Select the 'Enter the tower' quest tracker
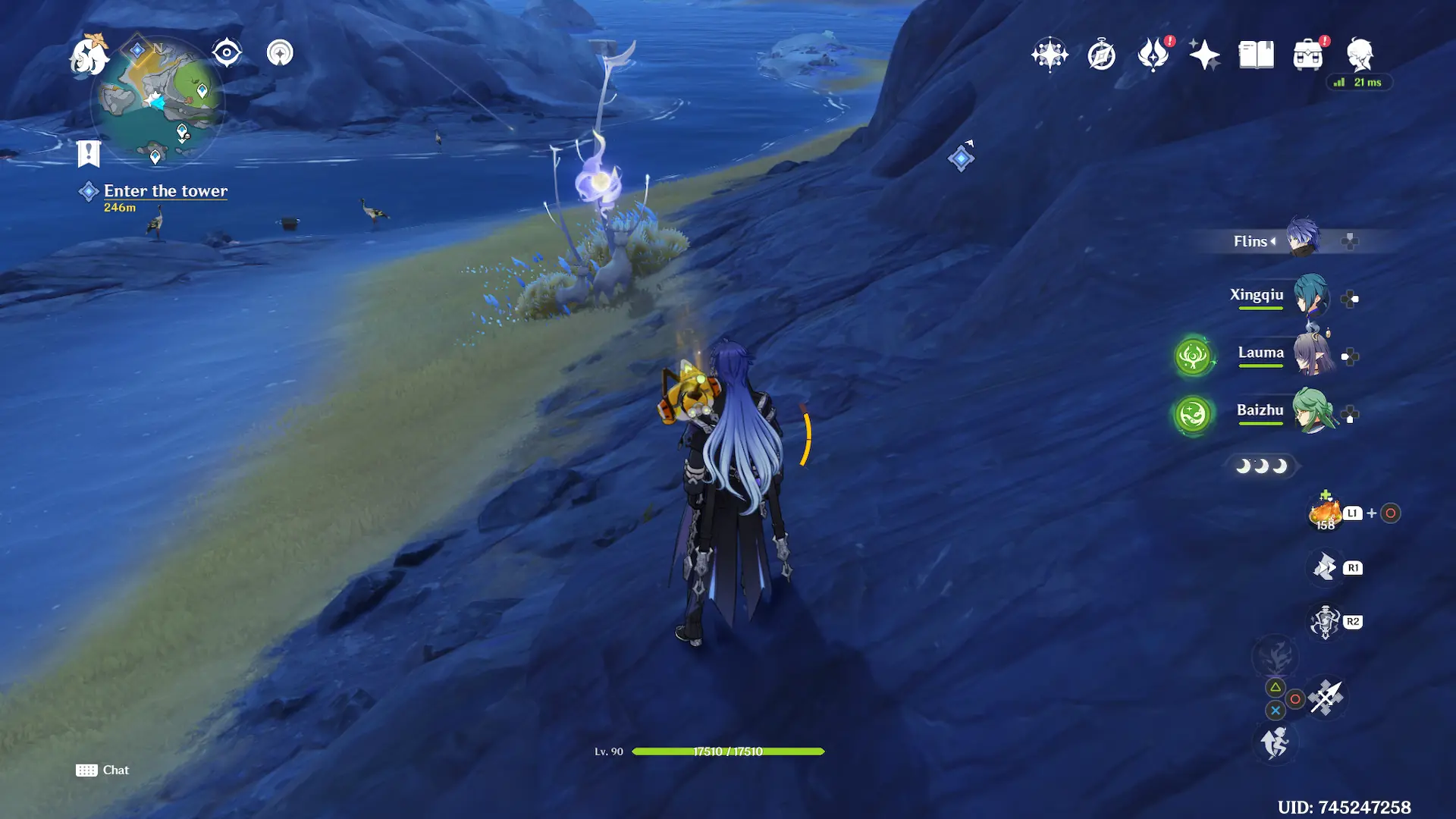 pyautogui.click(x=165, y=191)
